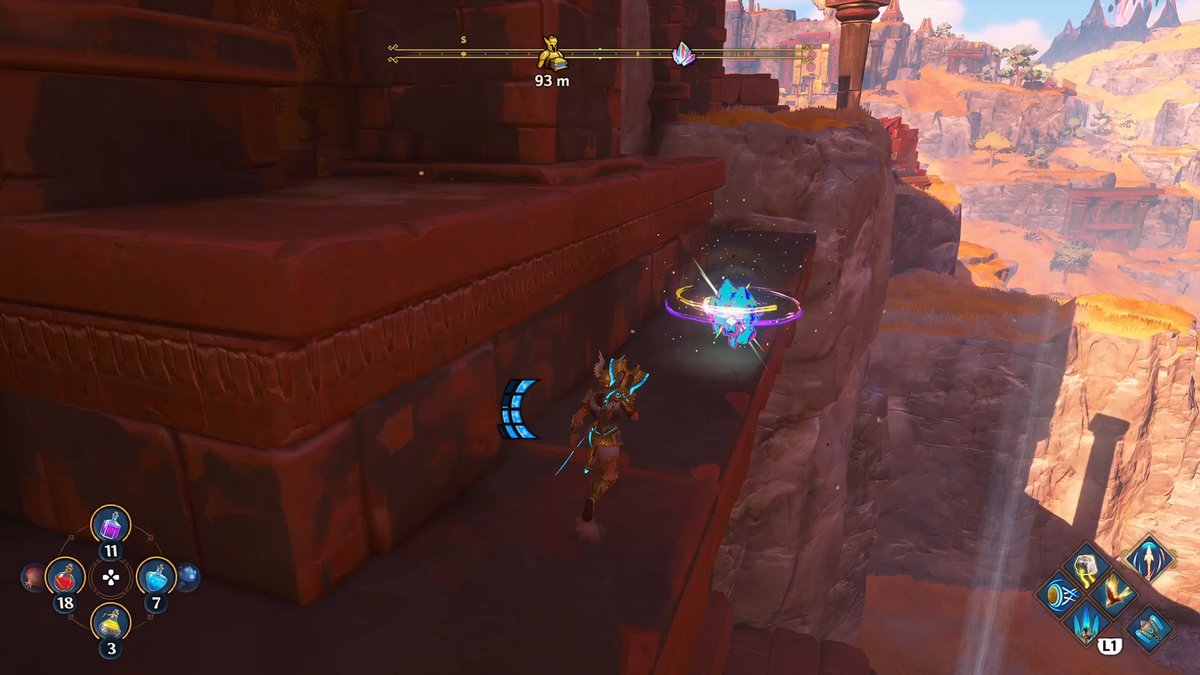Use the red health potion
The height and width of the screenshot is (675, 1200).
65,576
